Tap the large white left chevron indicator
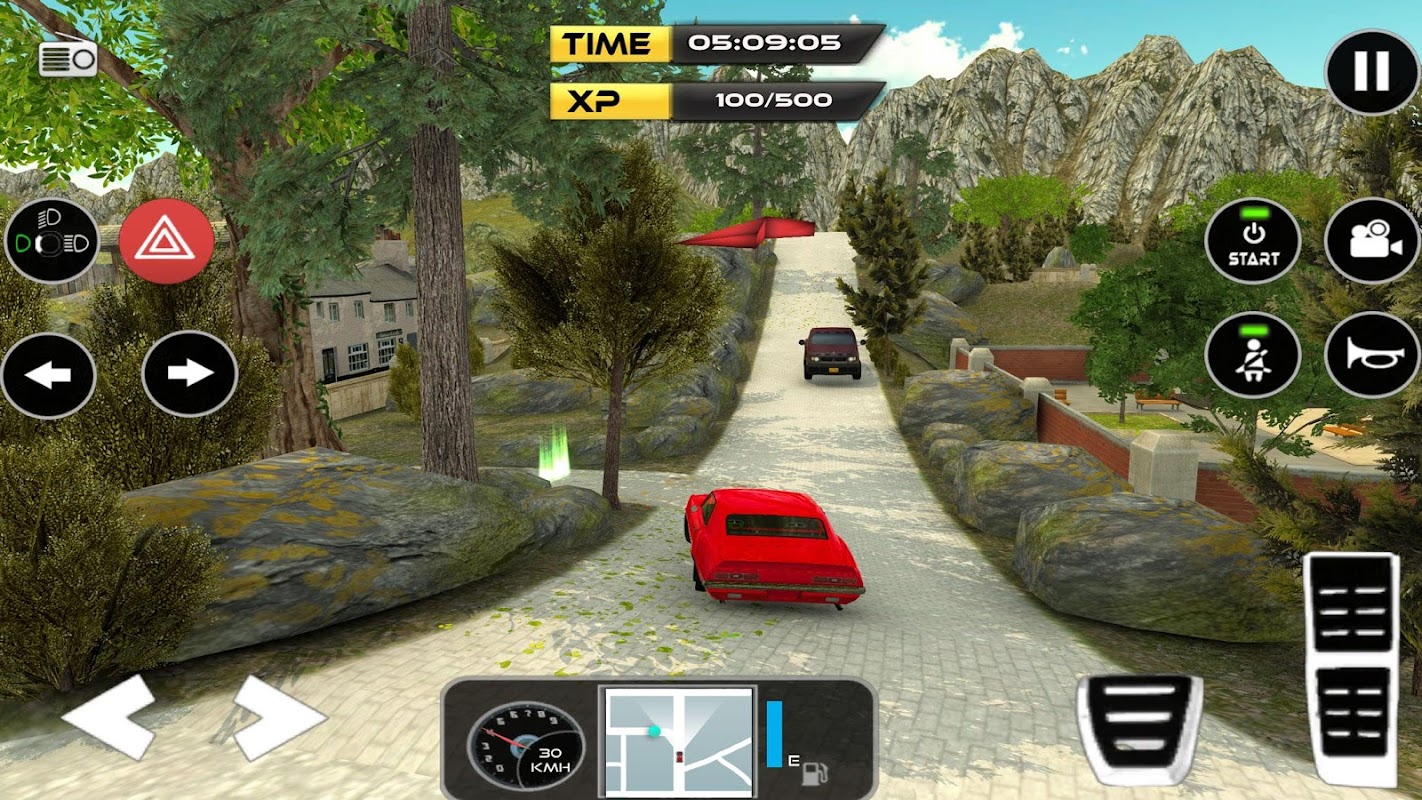This screenshot has height=800, width=1422. point(110,716)
